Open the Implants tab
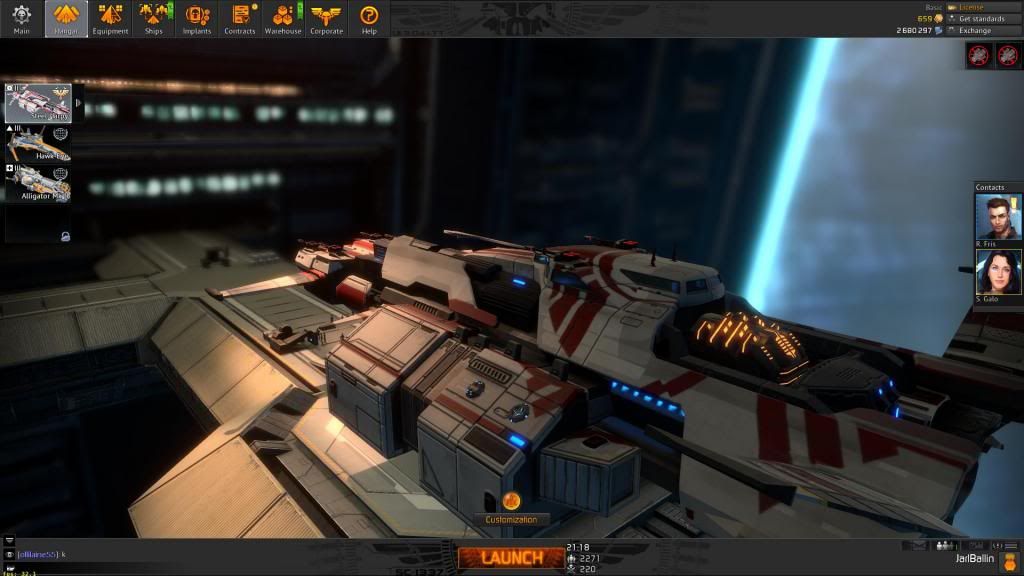This screenshot has height=576, width=1024. pyautogui.click(x=197, y=18)
